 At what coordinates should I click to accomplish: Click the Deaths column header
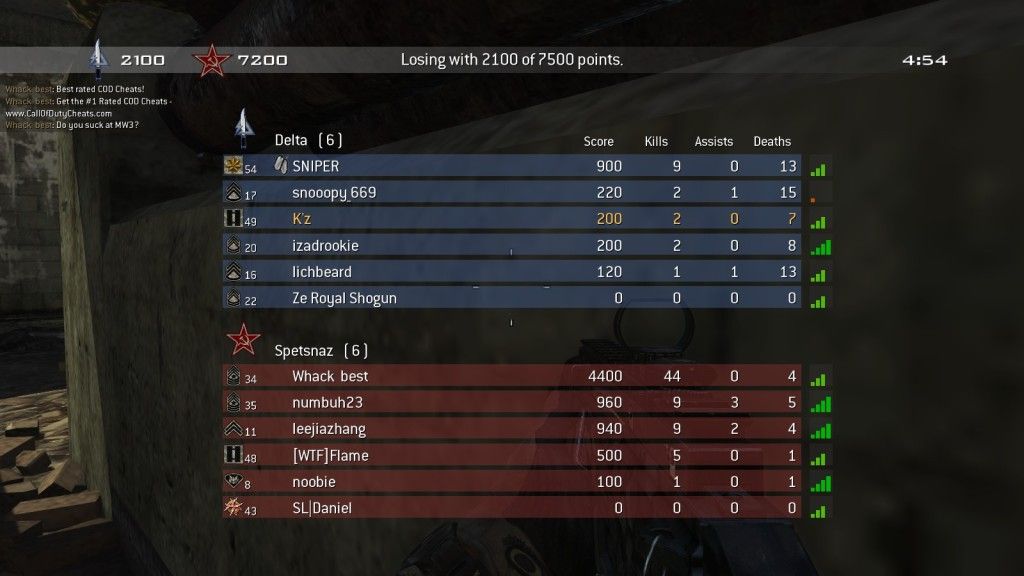click(x=772, y=142)
